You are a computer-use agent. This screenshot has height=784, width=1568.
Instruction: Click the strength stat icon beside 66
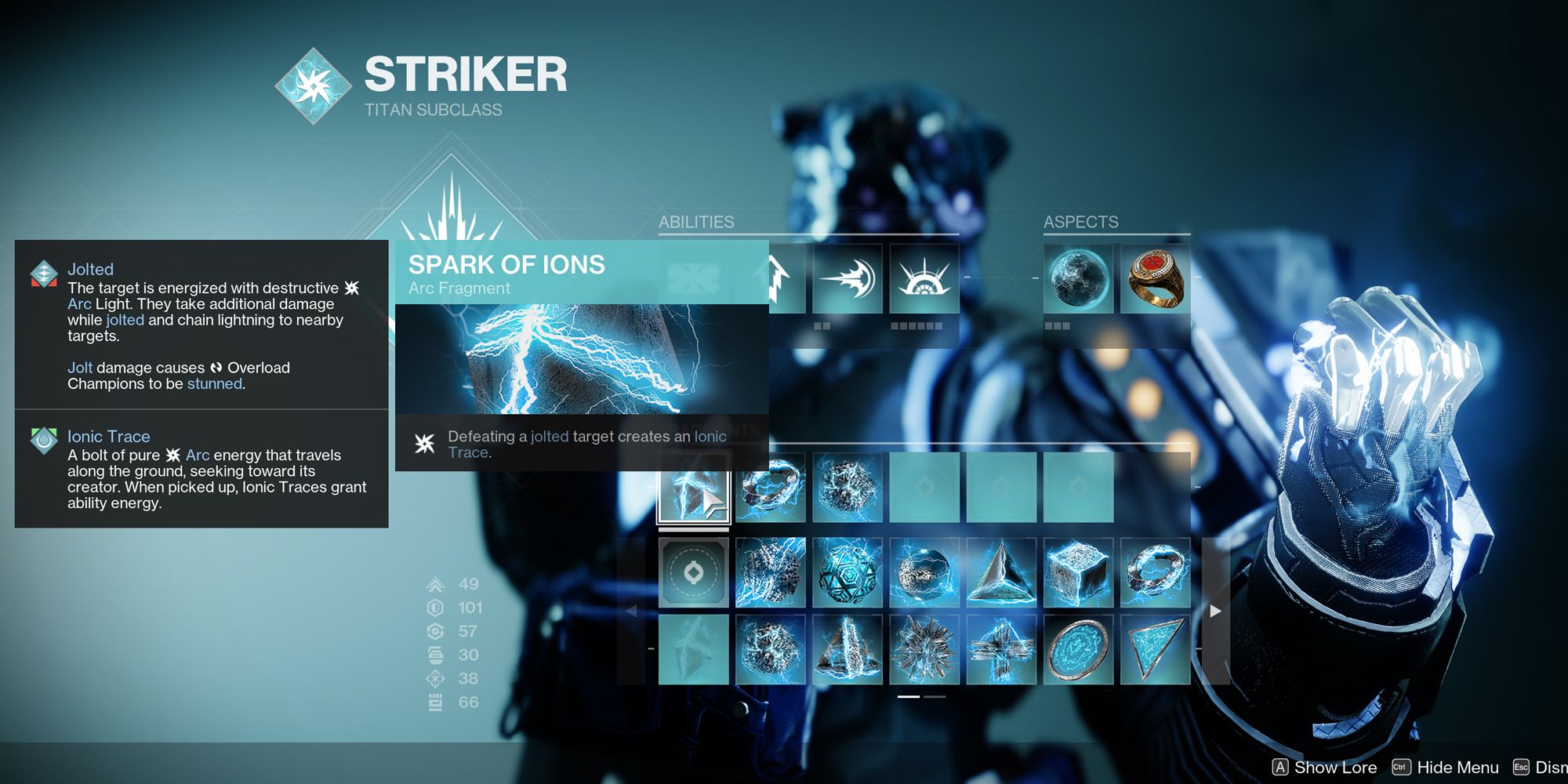(x=436, y=702)
